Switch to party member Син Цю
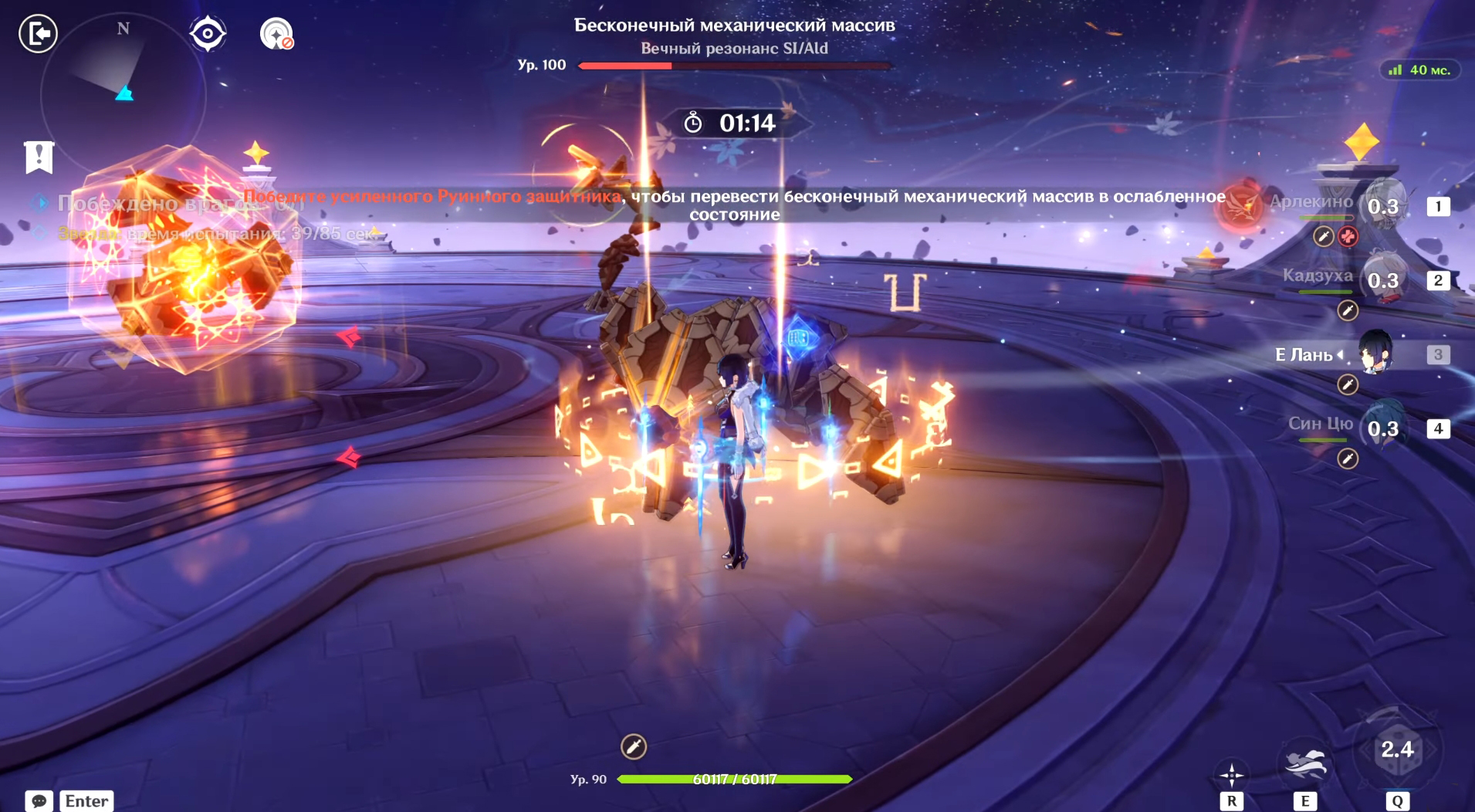Viewport: 1475px width, 812px height. click(1382, 428)
